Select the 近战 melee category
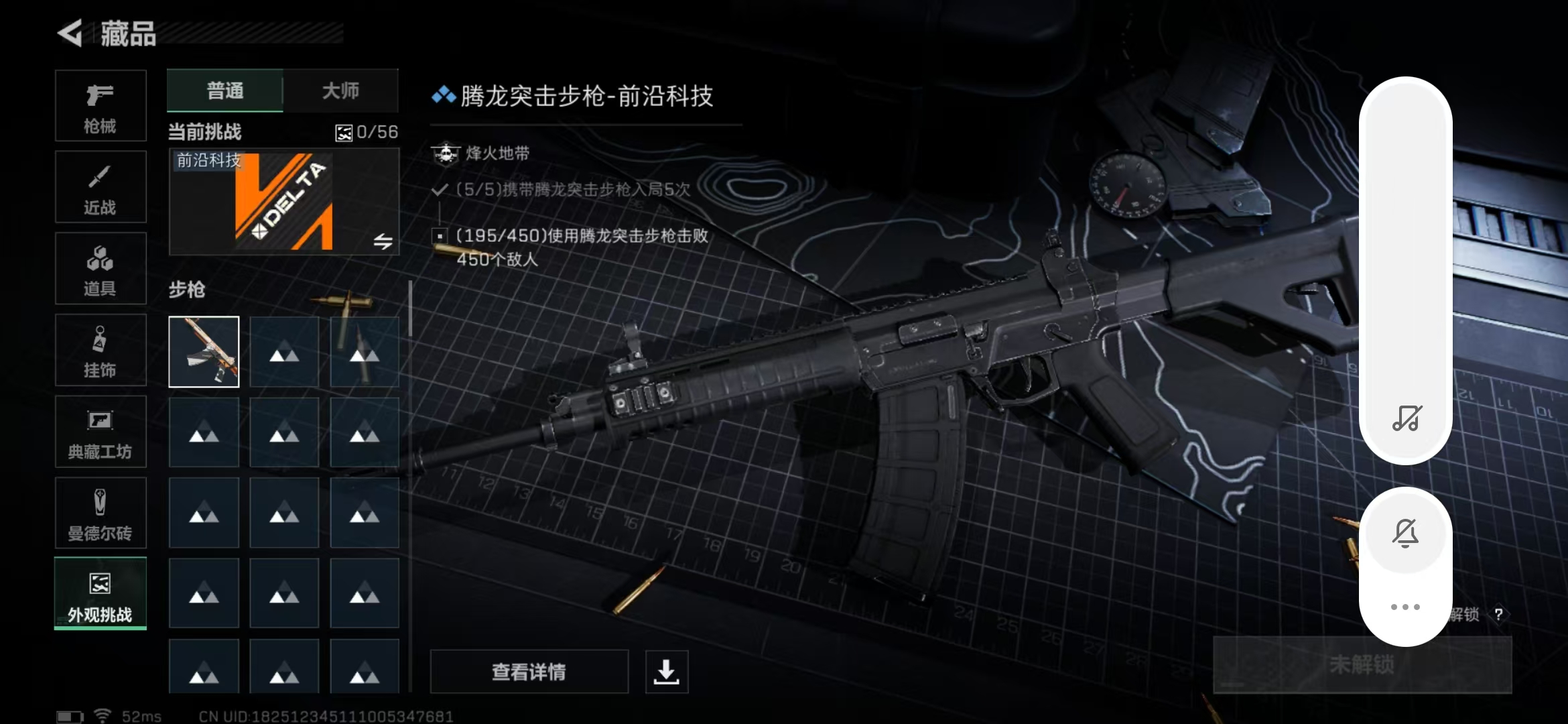 click(101, 188)
